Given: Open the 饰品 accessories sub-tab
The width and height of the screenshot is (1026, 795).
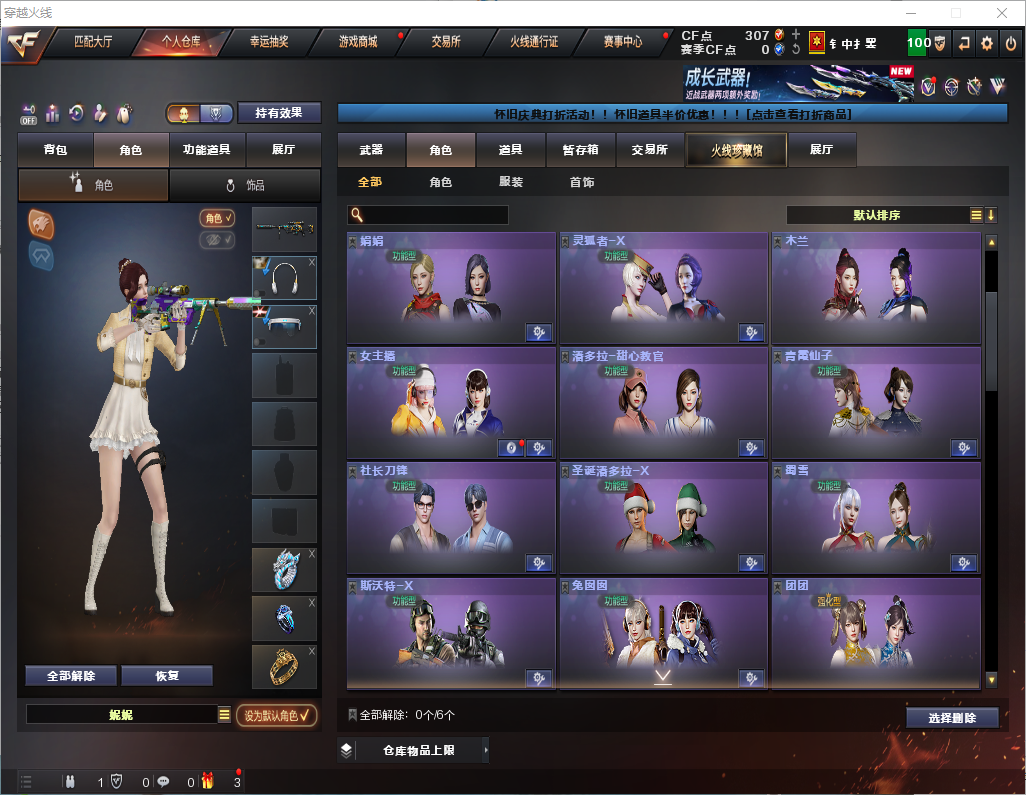Looking at the screenshot, I should 245,185.
